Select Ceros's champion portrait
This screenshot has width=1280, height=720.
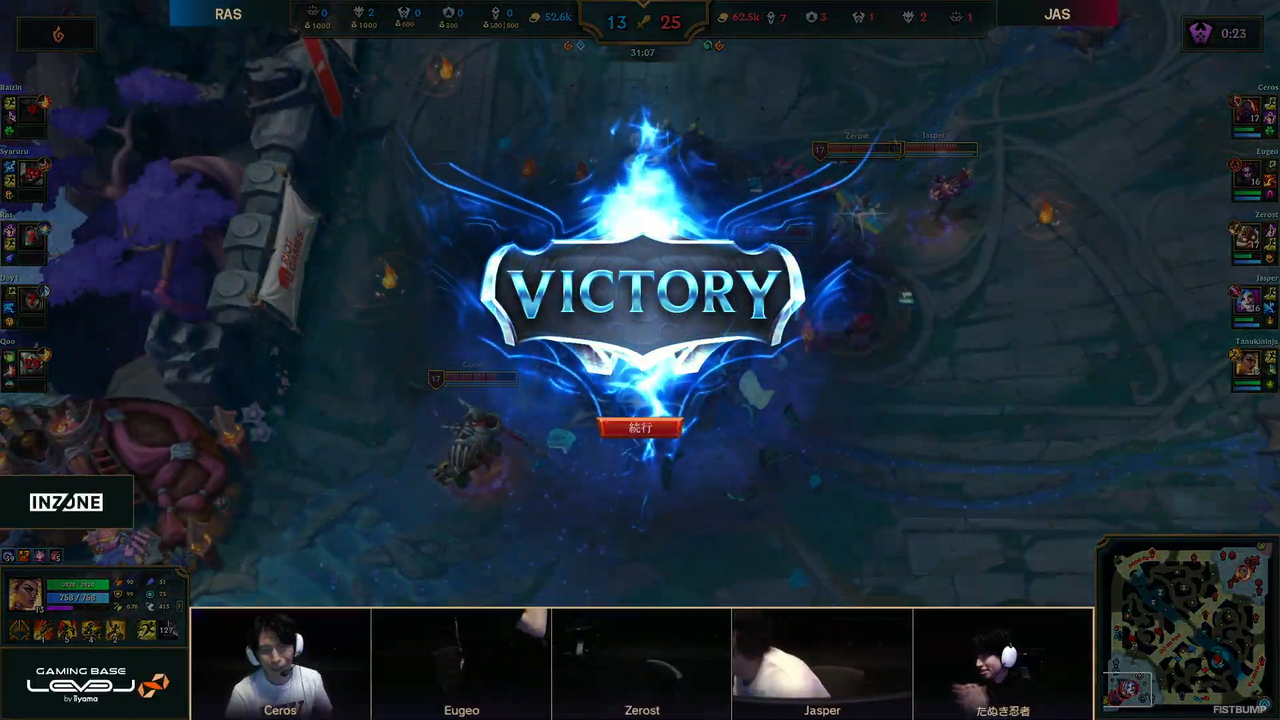tap(1246, 111)
